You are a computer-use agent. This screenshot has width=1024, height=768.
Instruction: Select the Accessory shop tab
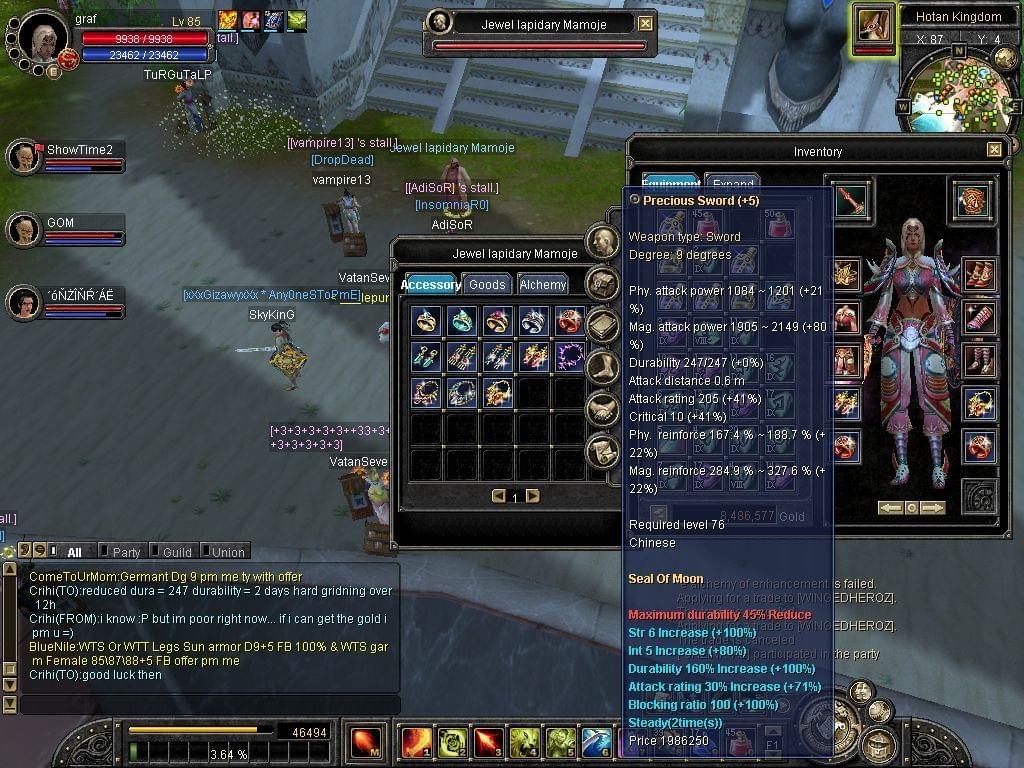click(x=430, y=285)
